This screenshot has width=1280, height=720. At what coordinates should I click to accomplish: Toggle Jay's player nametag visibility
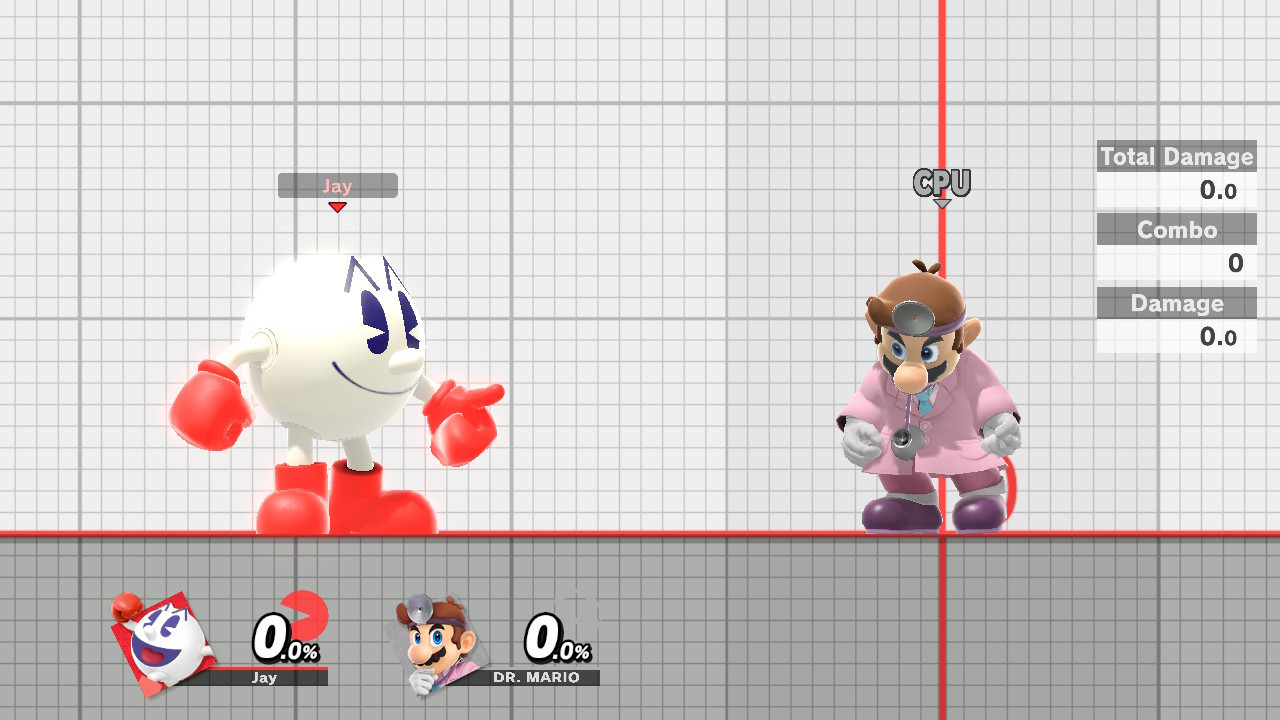pyautogui.click(x=338, y=185)
